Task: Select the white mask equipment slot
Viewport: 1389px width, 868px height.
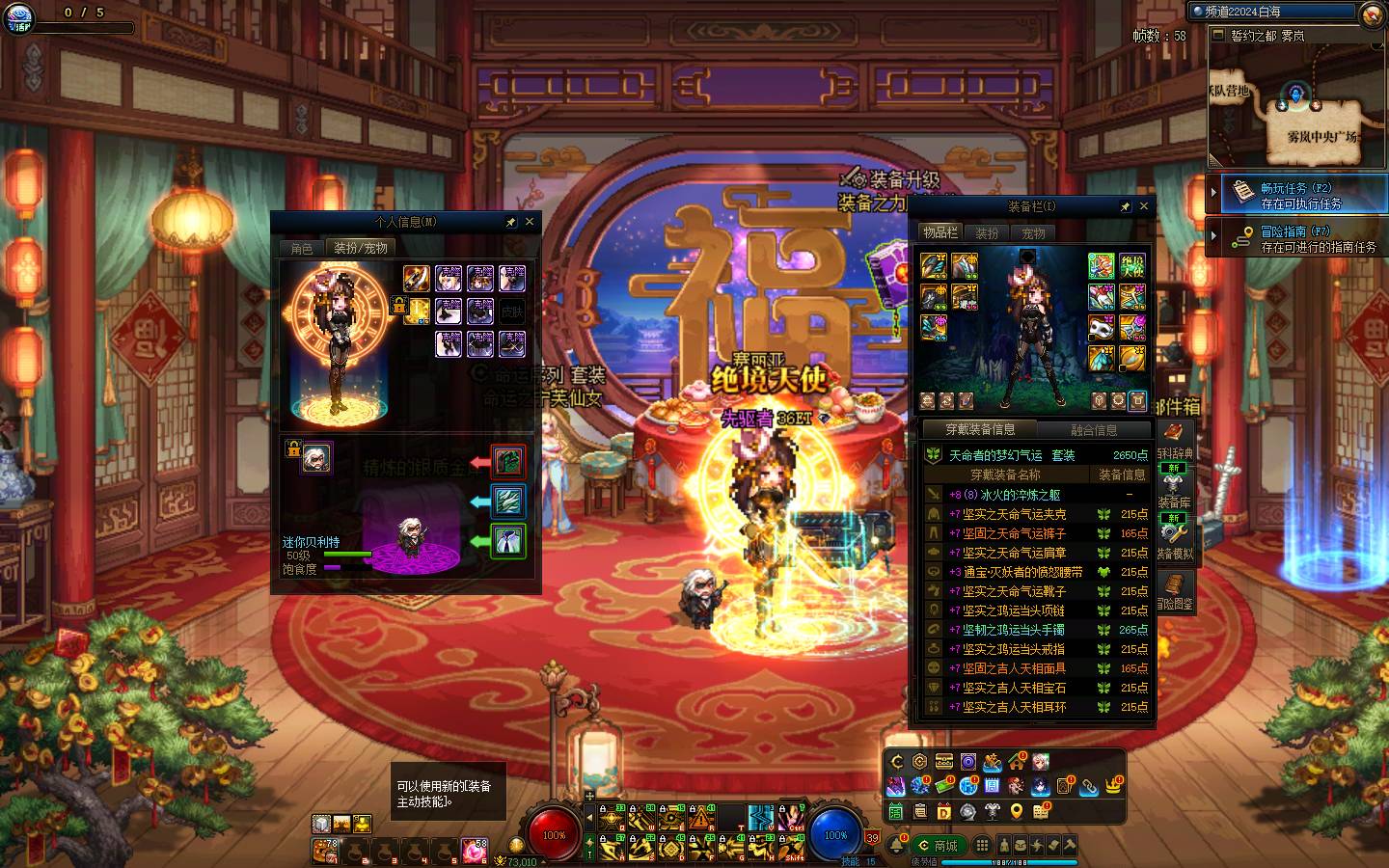Action: (1101, 328)
